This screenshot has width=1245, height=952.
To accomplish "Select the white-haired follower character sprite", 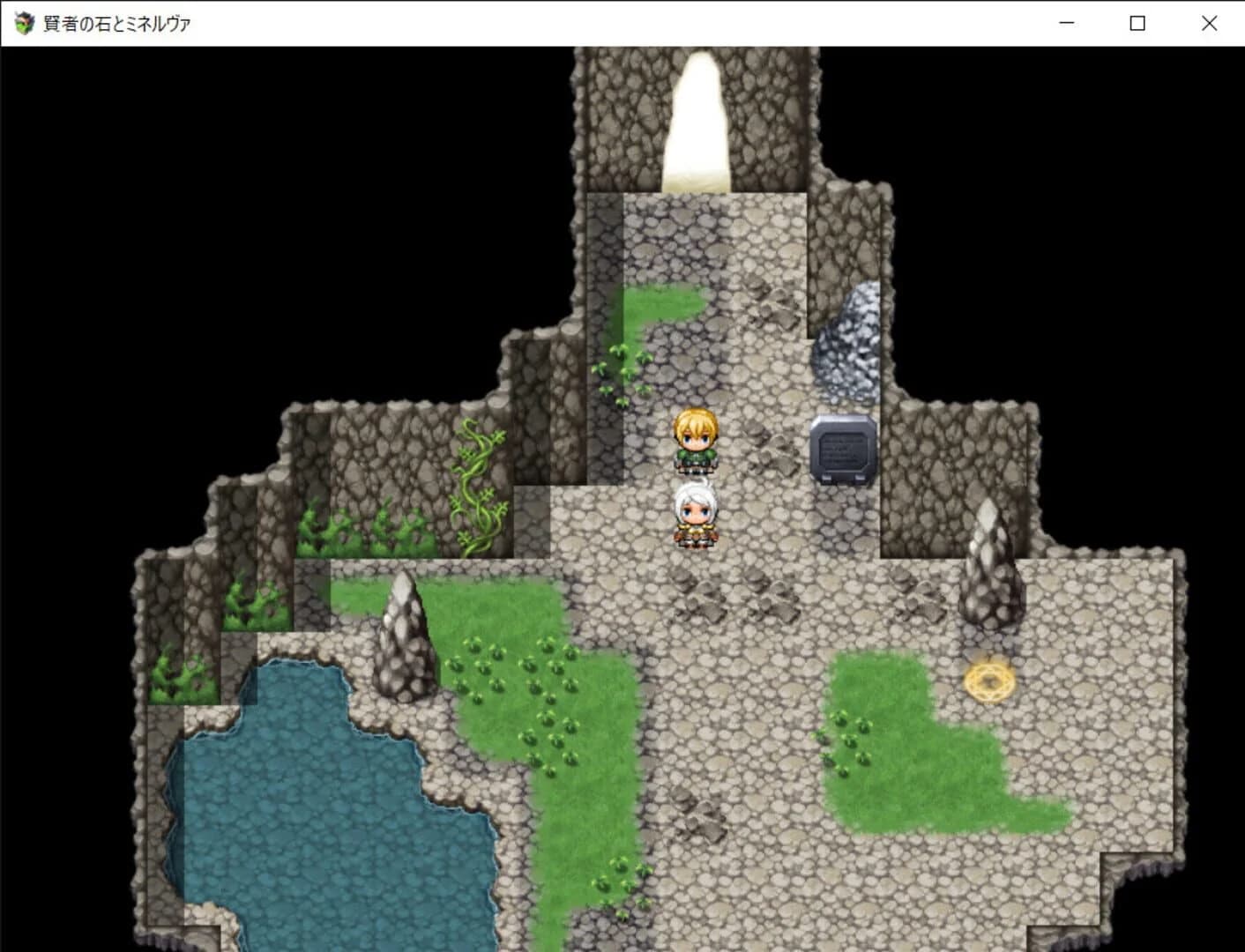I will point(696,516).
